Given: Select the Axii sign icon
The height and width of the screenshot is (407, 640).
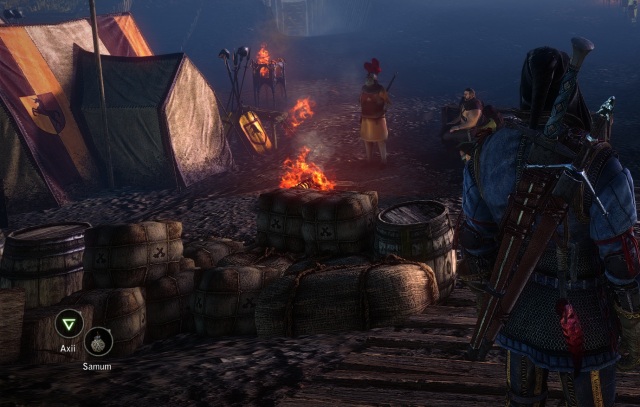Looking at the screenshot, I should click(69, 323).
